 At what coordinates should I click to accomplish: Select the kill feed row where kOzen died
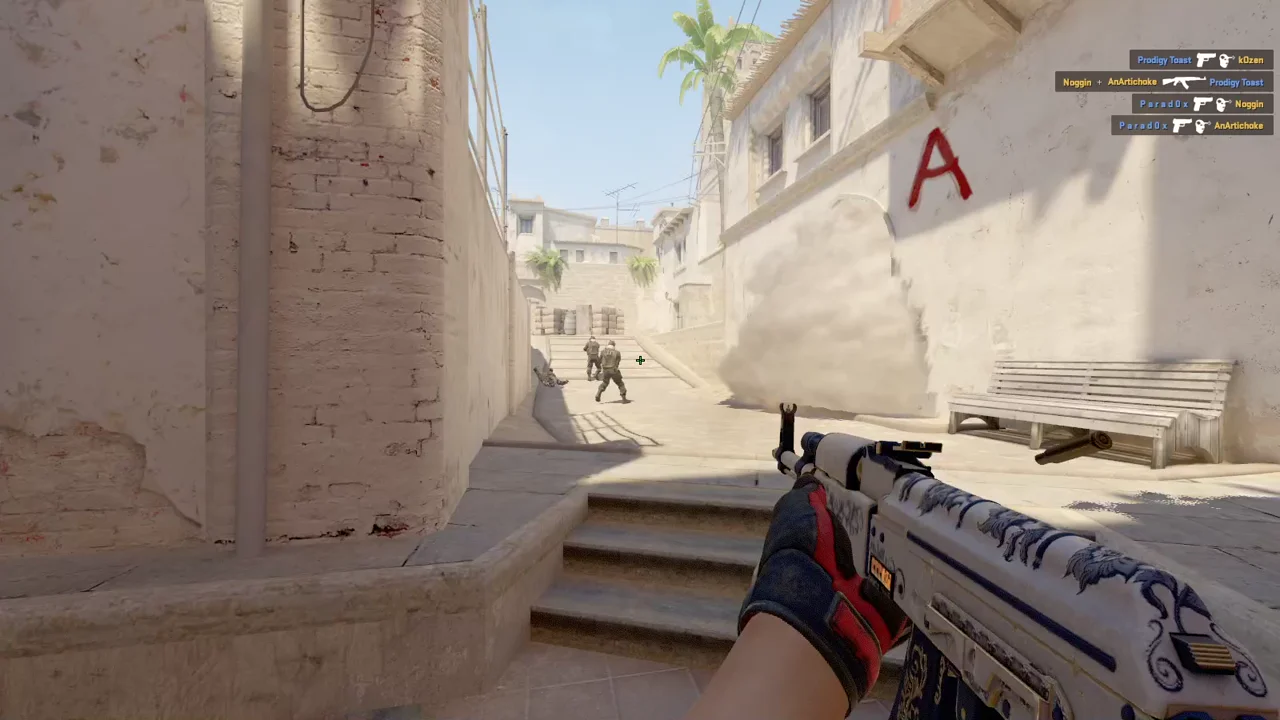[x=1201, y=60]
